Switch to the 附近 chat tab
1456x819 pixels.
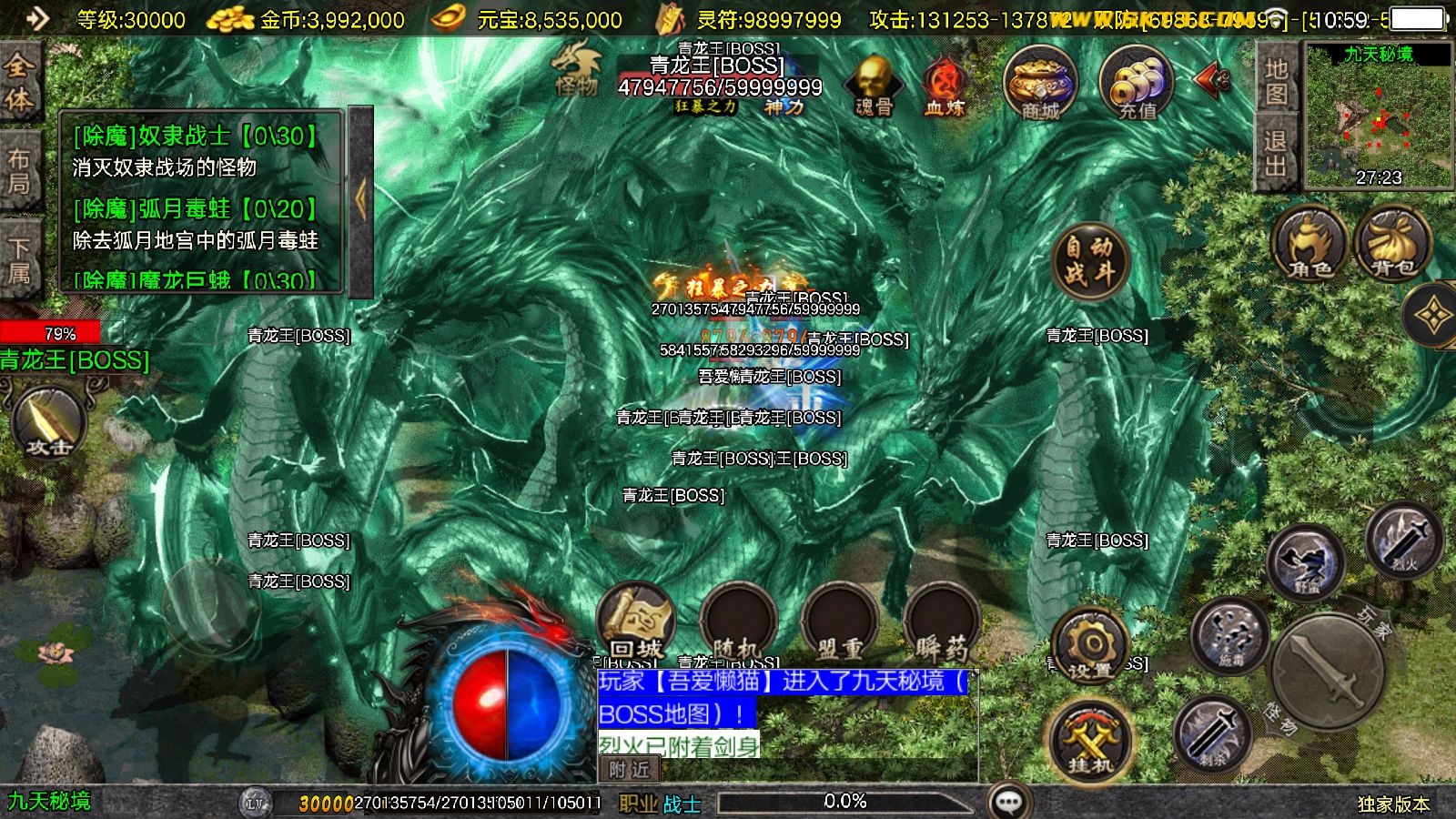(x=631, y=769)
